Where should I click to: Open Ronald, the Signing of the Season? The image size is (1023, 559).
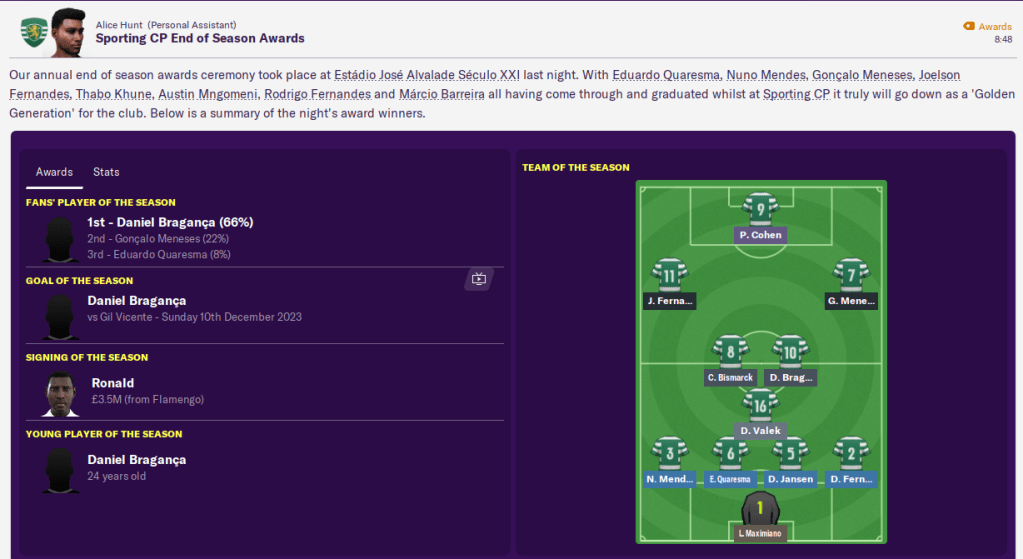coord(112,383)
